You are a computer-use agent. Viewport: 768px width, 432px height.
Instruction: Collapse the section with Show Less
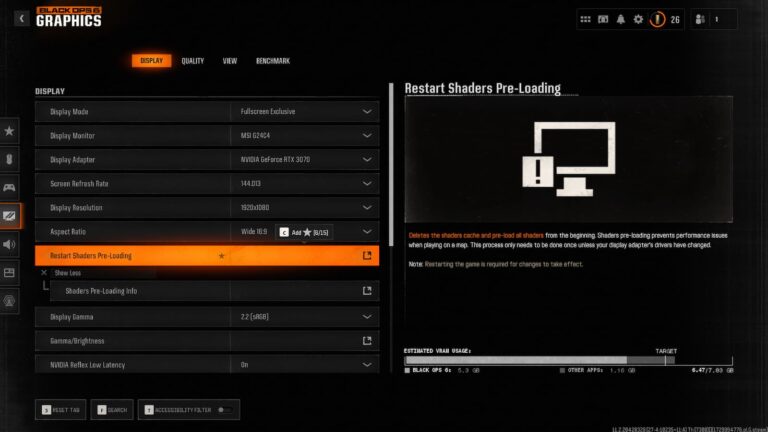click(x=63, y=272)
